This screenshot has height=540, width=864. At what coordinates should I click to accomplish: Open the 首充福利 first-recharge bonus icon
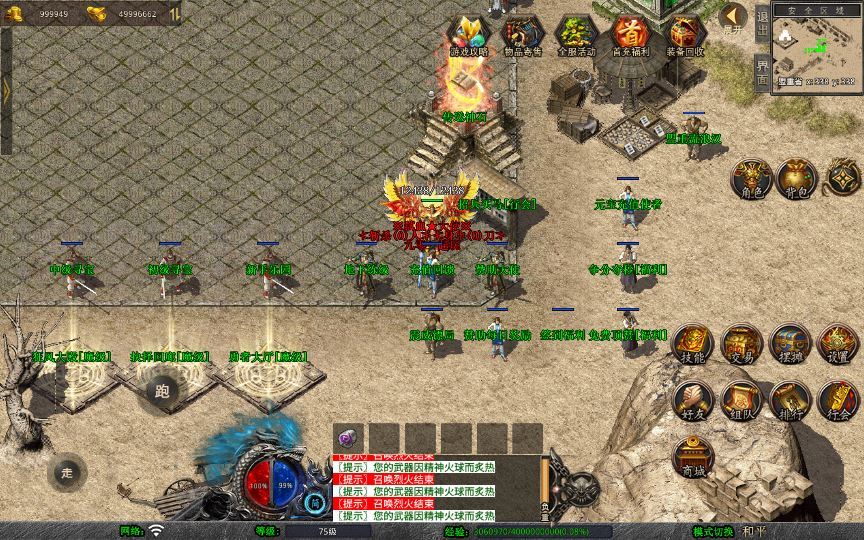pyautogui.click(x=630, y=35)
